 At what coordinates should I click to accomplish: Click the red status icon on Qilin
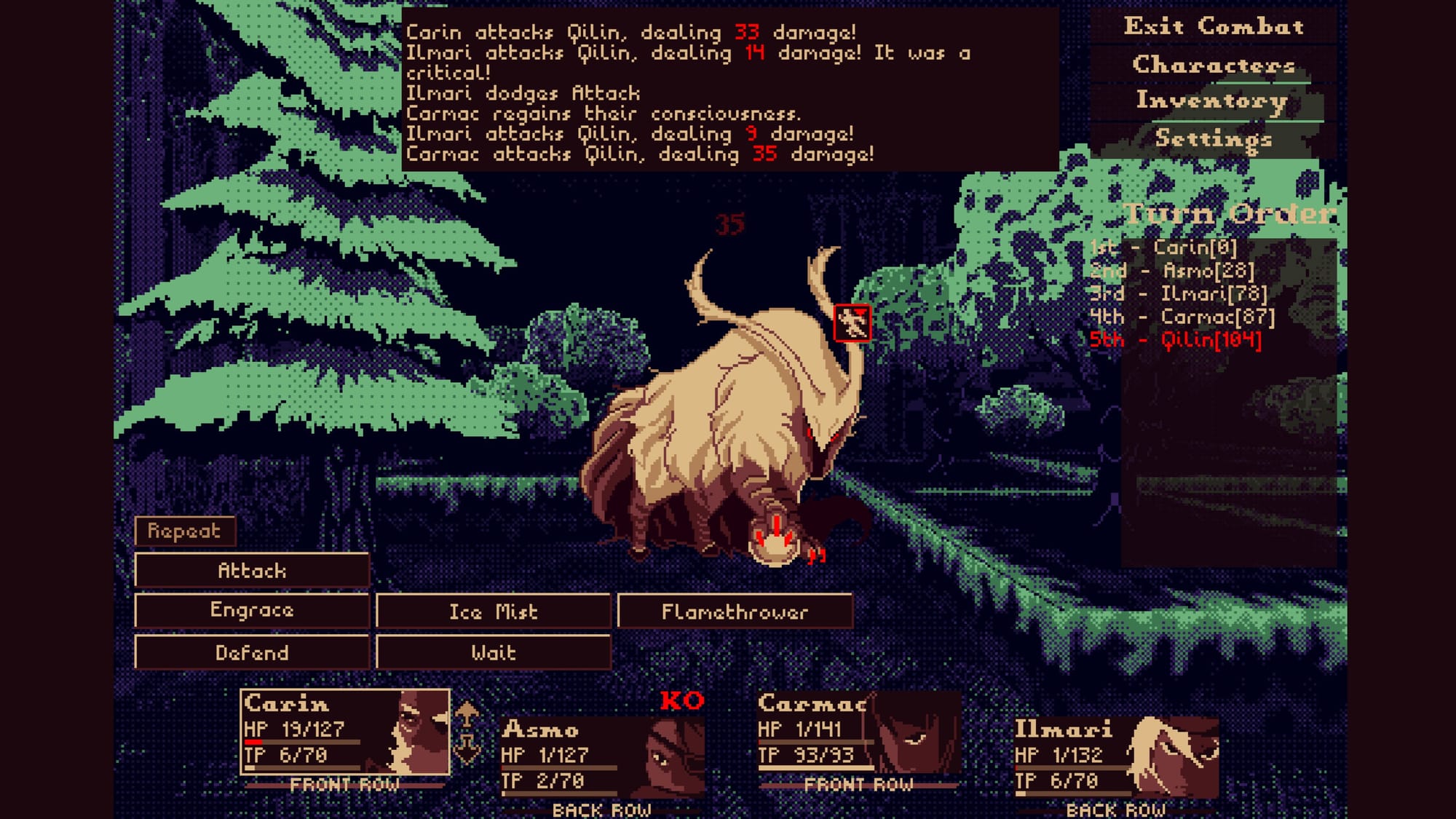pos(852,323)
